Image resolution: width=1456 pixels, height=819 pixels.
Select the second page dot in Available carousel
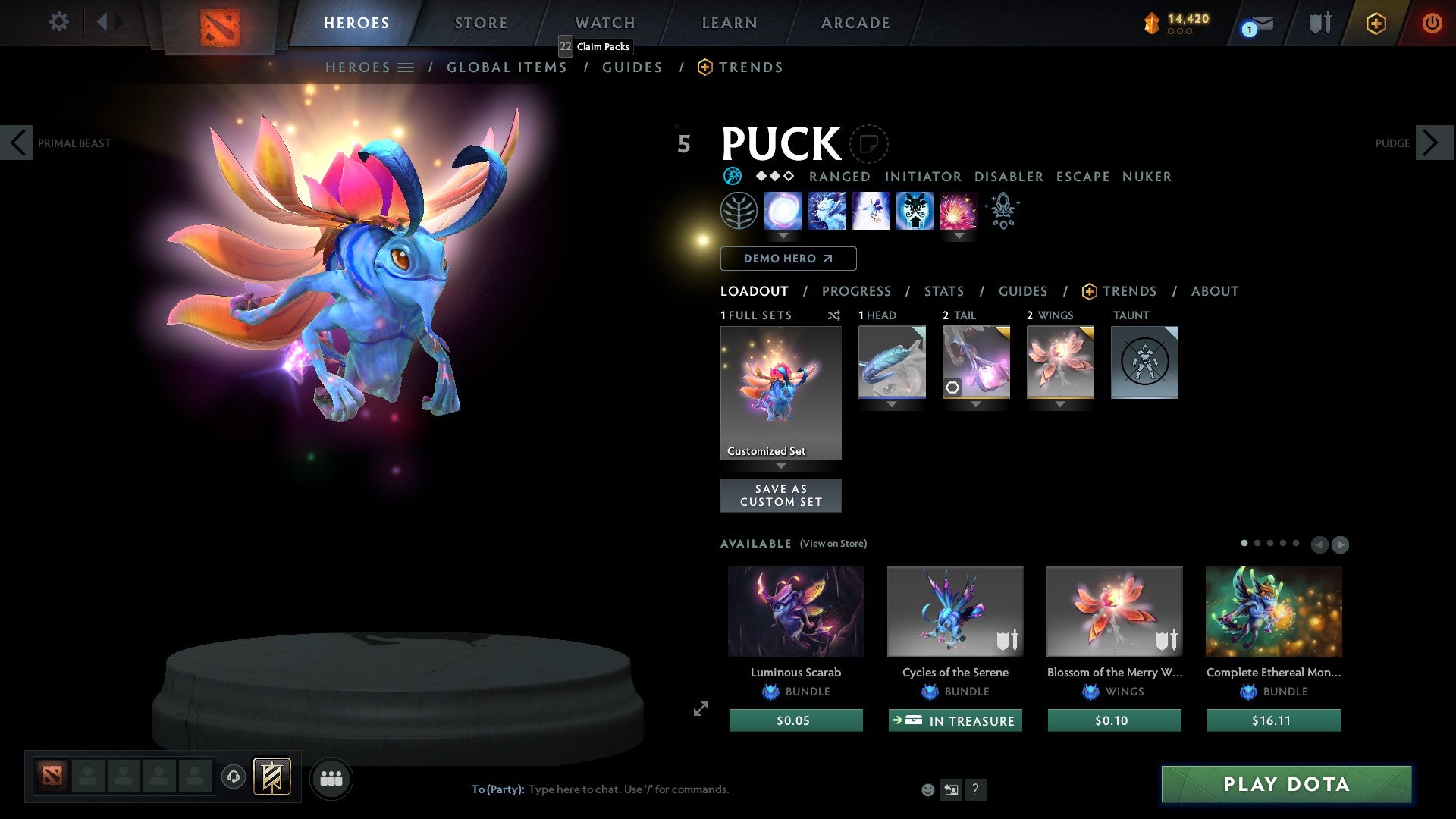click(1258, 543)
